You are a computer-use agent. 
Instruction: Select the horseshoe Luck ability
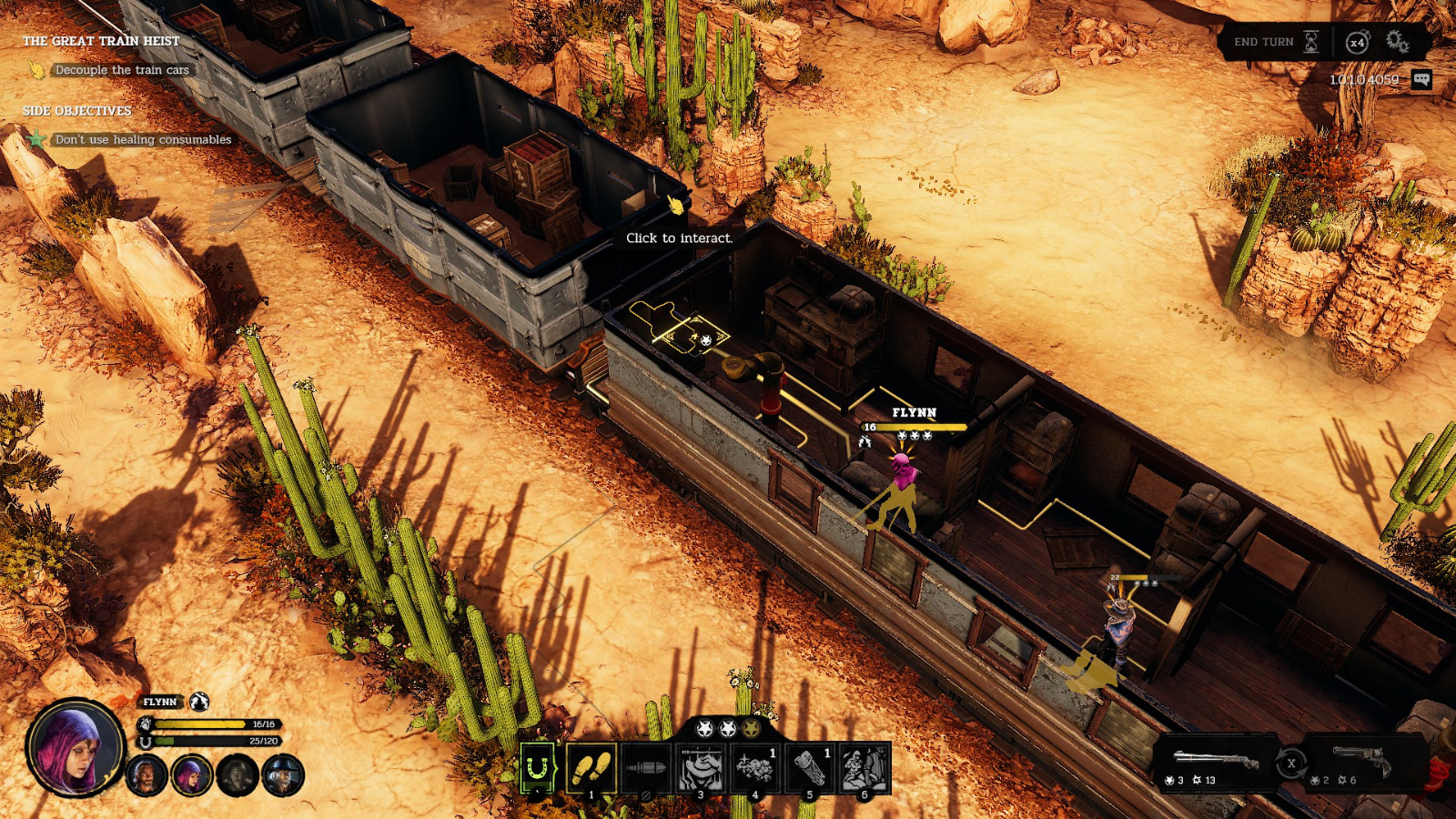[534, 766]
